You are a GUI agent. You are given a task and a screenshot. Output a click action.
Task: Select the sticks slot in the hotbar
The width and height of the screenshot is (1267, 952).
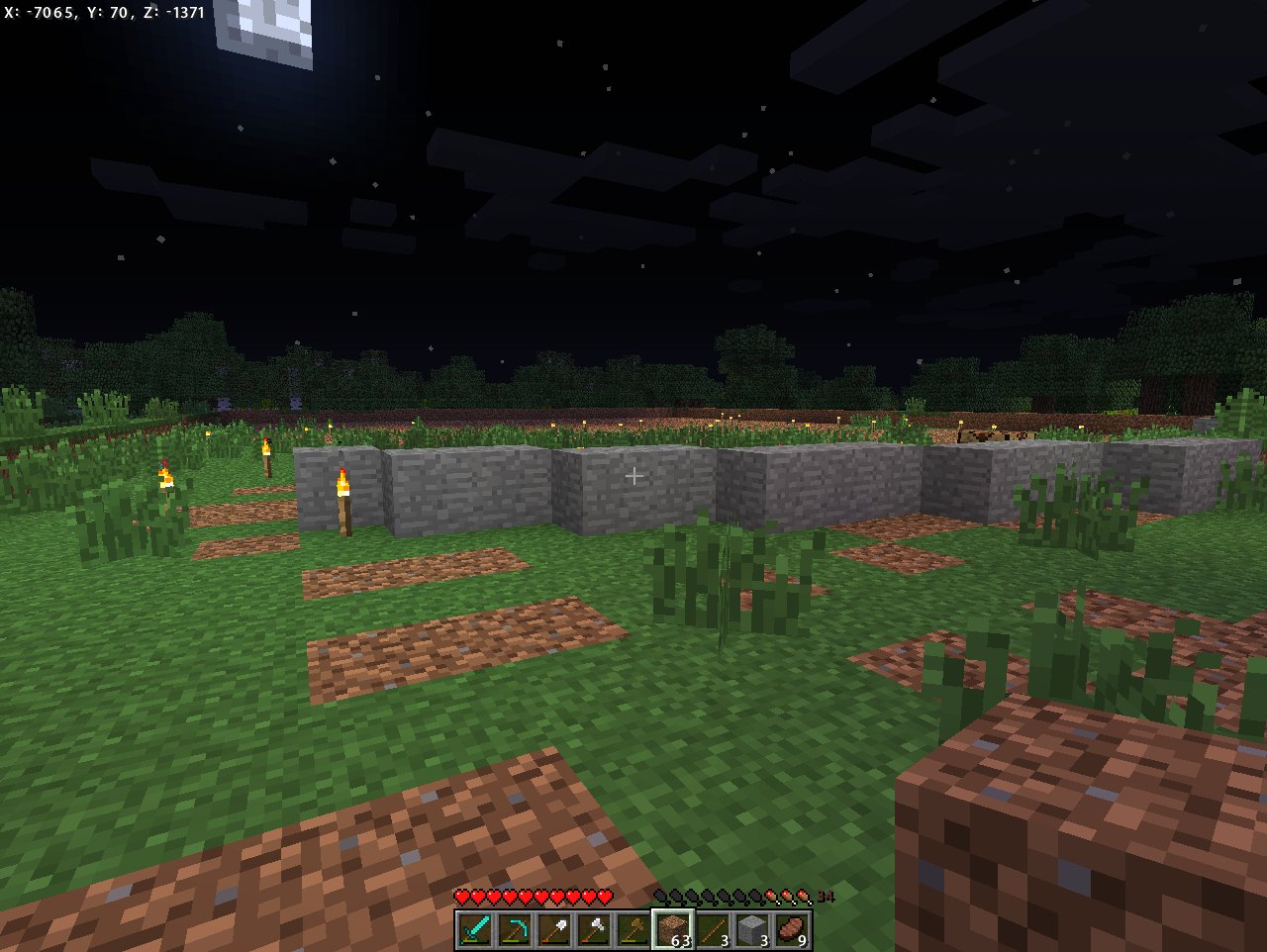pyautogui.click(x=713, y=930)
